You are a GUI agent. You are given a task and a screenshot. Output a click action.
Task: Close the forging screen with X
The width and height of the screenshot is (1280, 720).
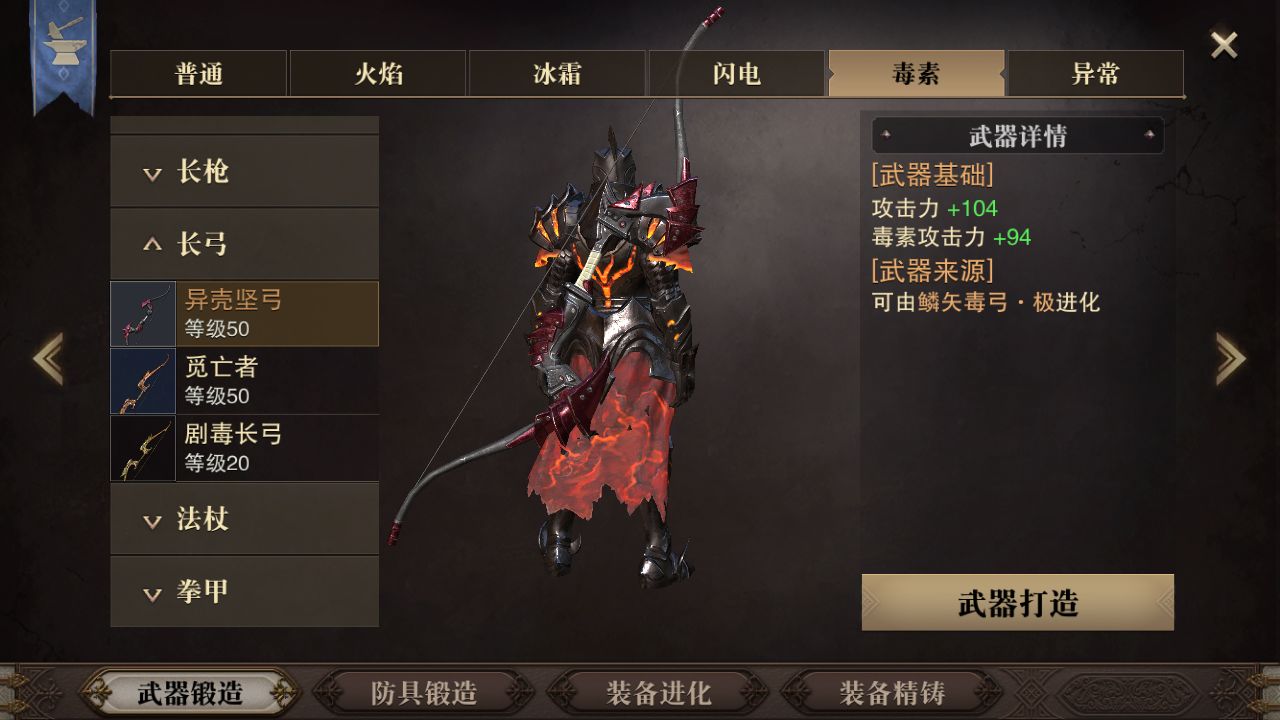pos(1224,44)
